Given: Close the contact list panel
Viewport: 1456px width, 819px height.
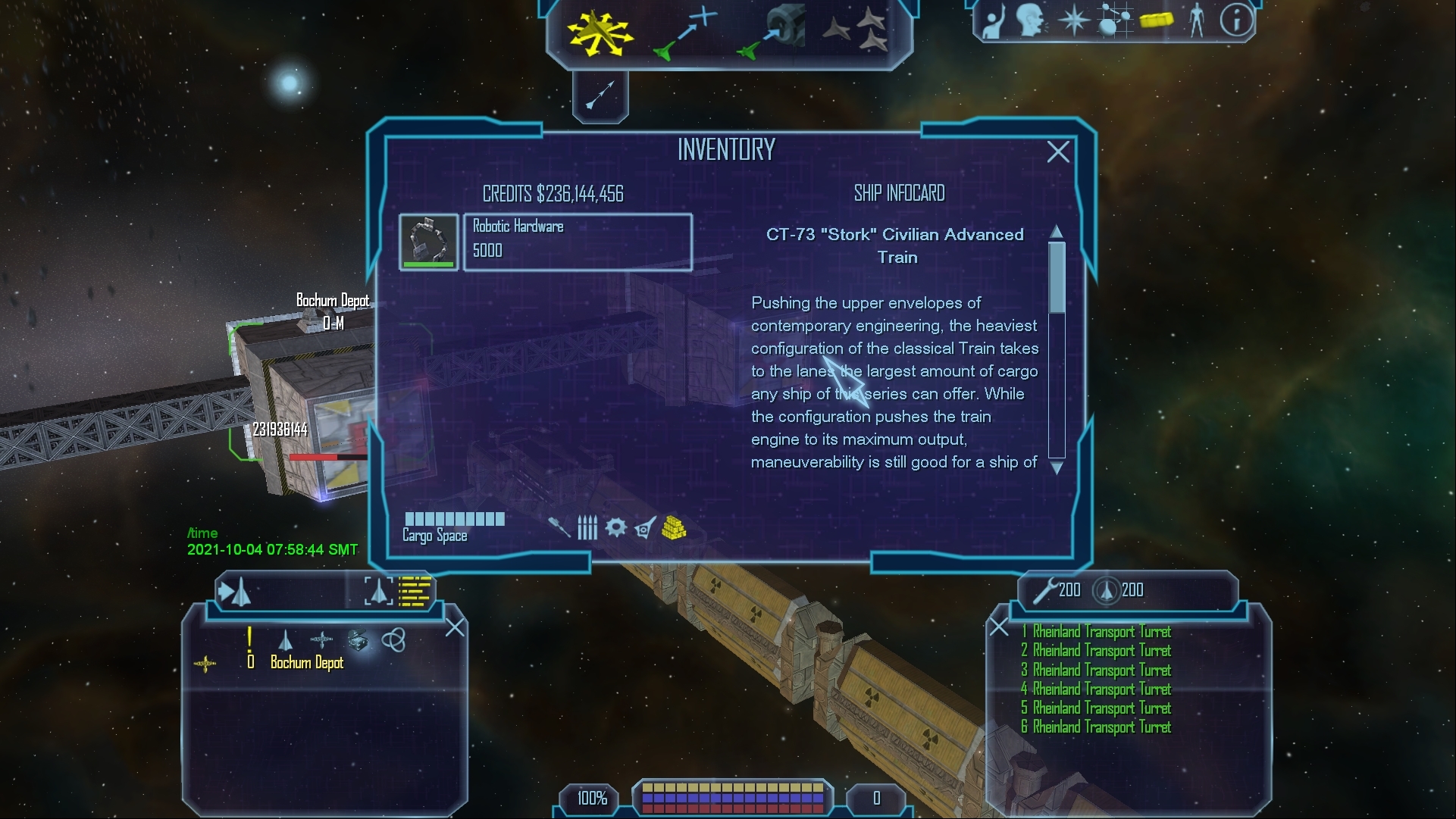Looking at the screenshot, I should (455, 627).
